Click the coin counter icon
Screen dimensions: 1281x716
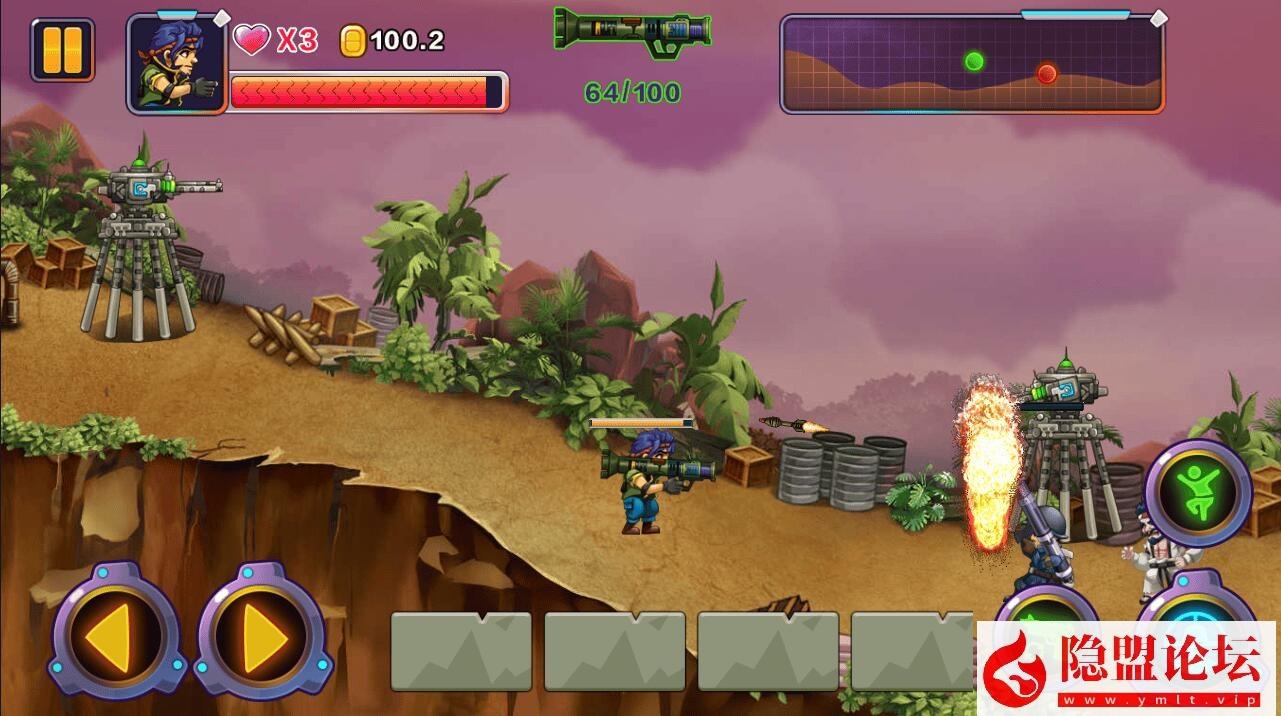click(x=353, y=41)
